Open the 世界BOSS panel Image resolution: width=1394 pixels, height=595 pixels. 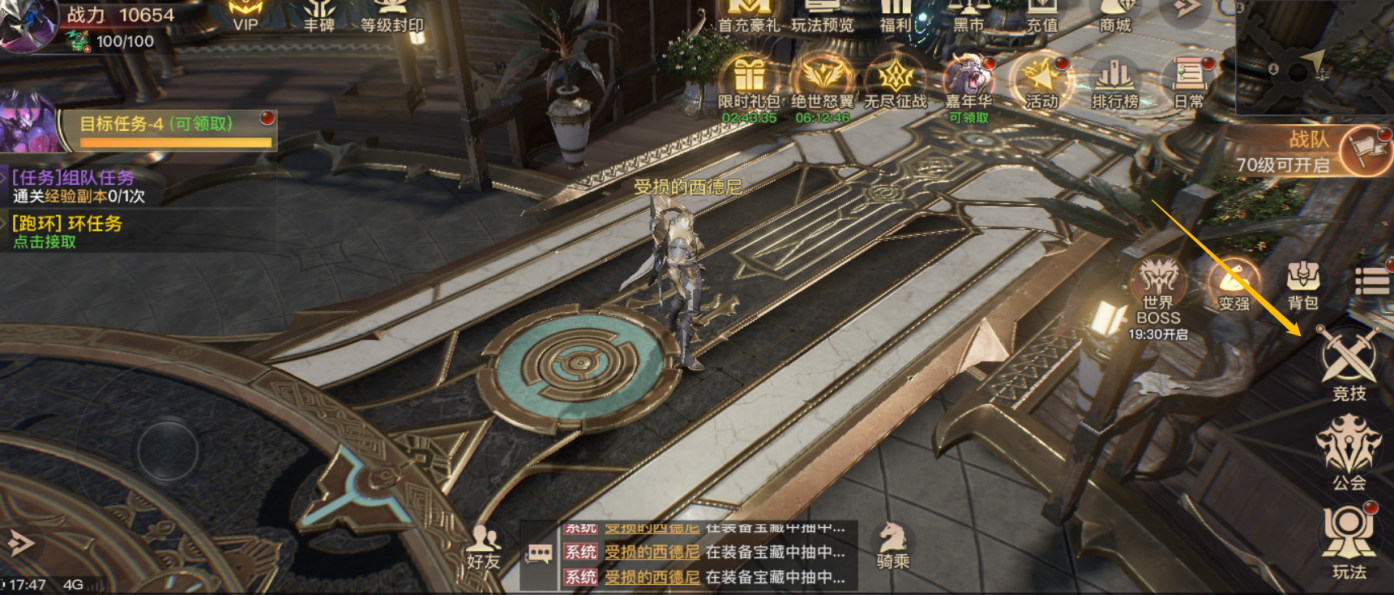pyautogui.click(x=1158, y=295)
